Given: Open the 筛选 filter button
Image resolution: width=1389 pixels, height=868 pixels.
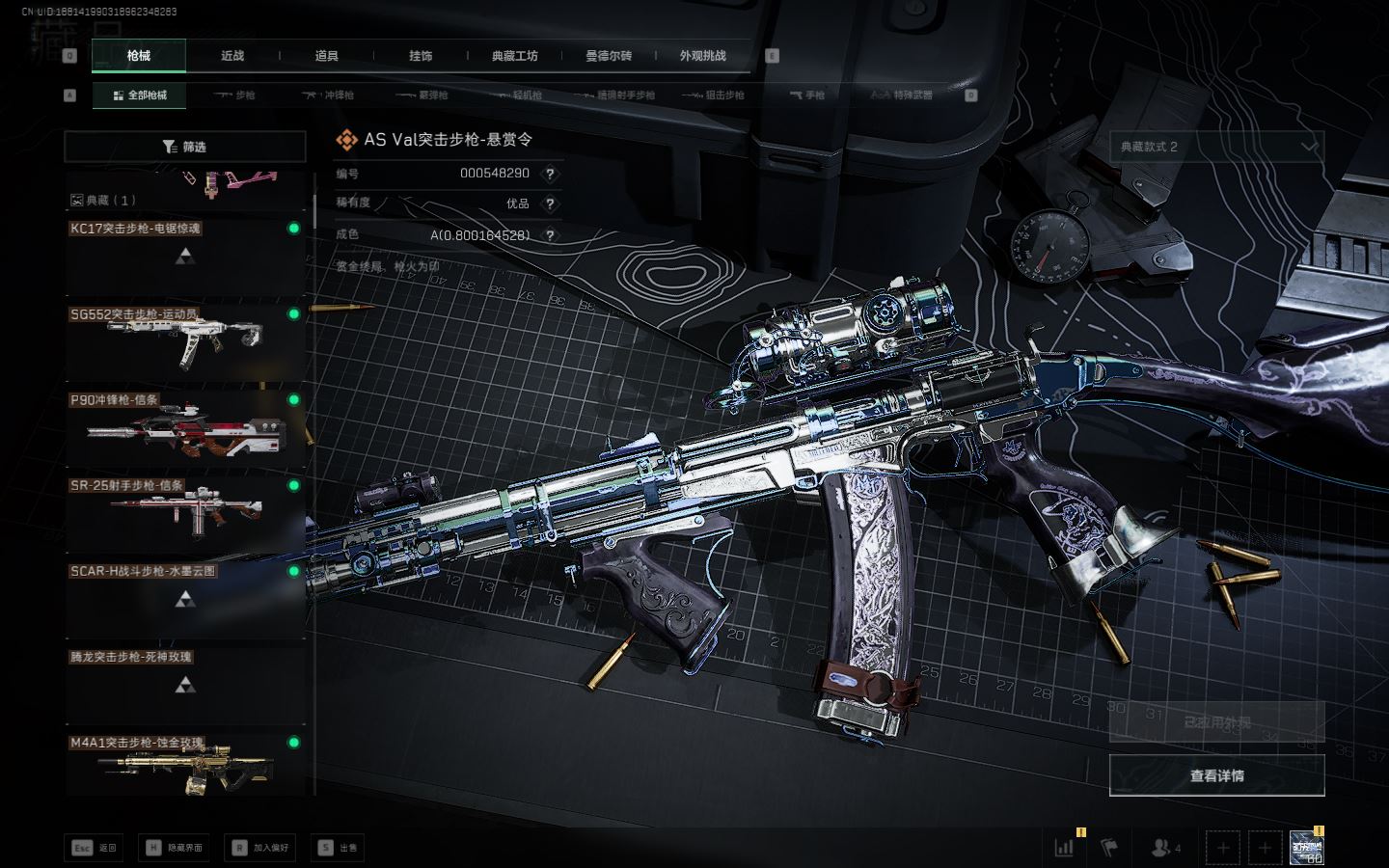Looking at the screenshot, I should point(185,147).
